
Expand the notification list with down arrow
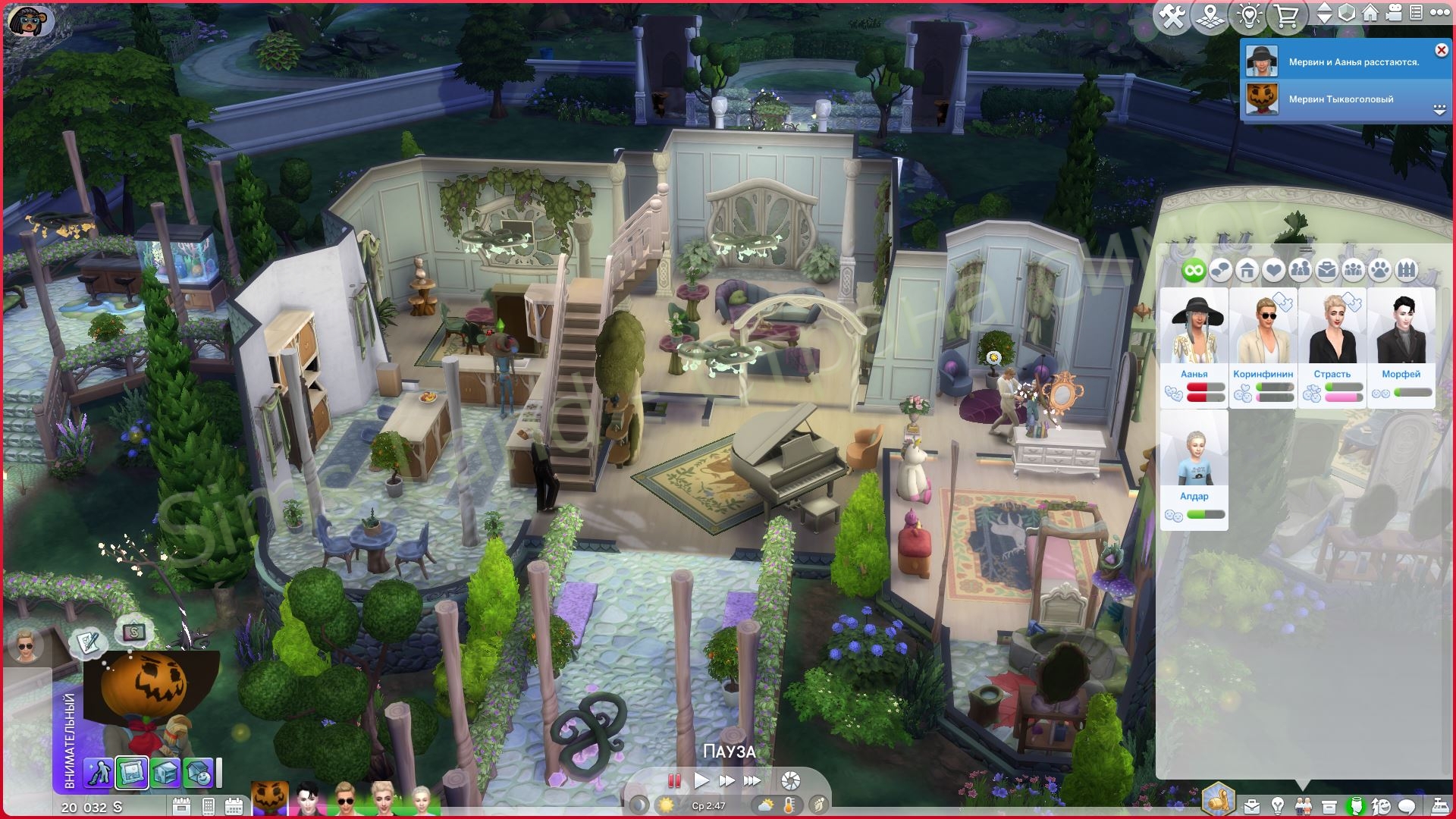tap(1439, 110)
